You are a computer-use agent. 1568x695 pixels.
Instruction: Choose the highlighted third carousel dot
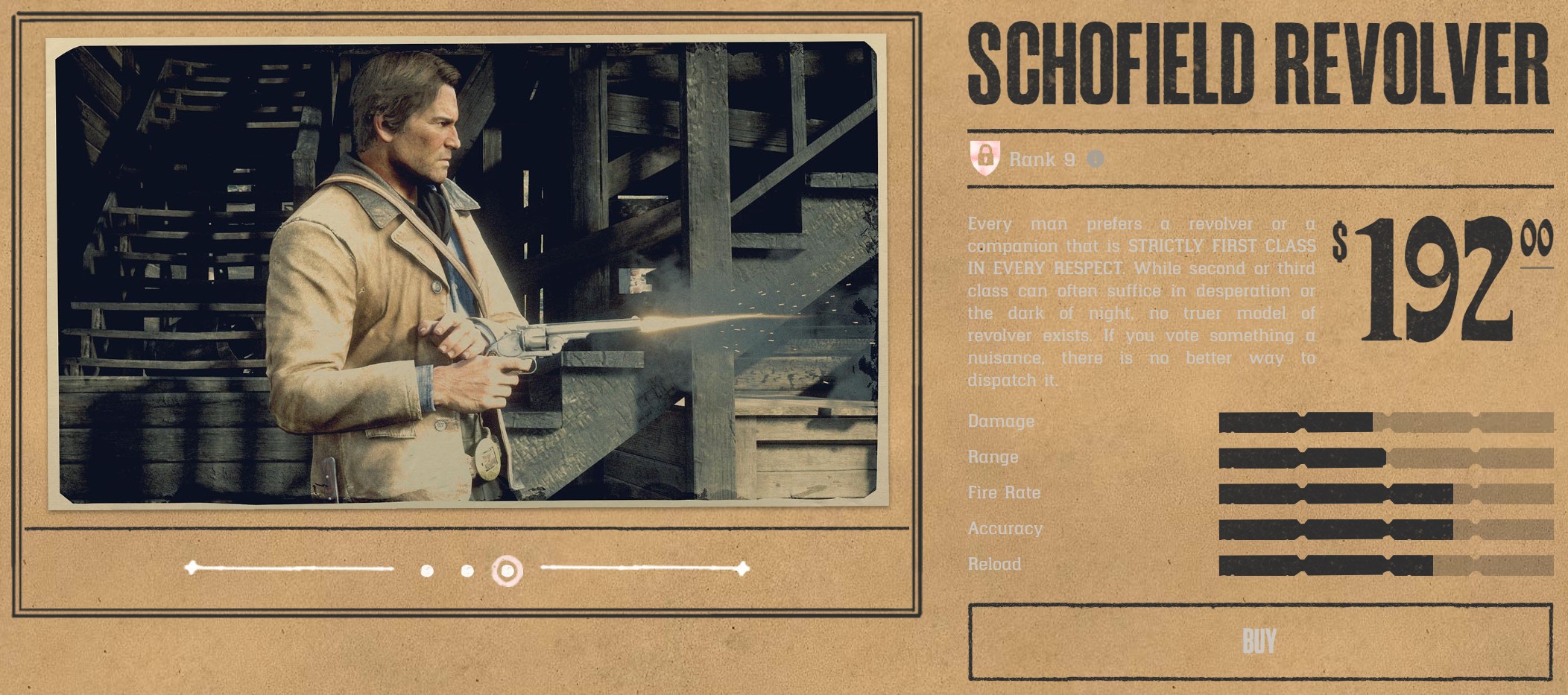pyautogui.click(x=508, y=571)
